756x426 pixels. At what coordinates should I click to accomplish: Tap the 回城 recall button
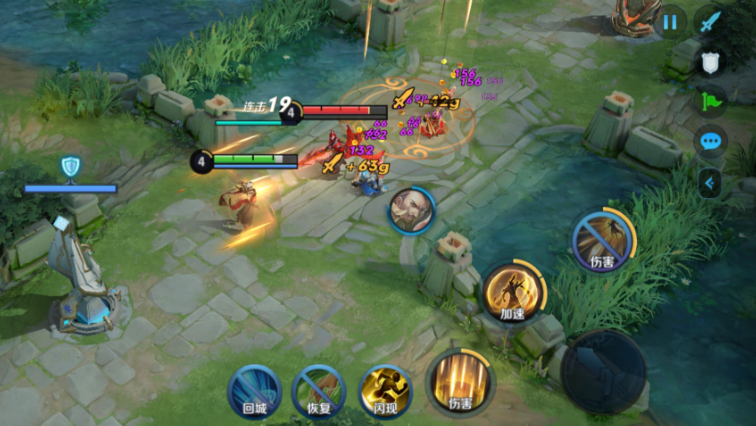point(254,389)
